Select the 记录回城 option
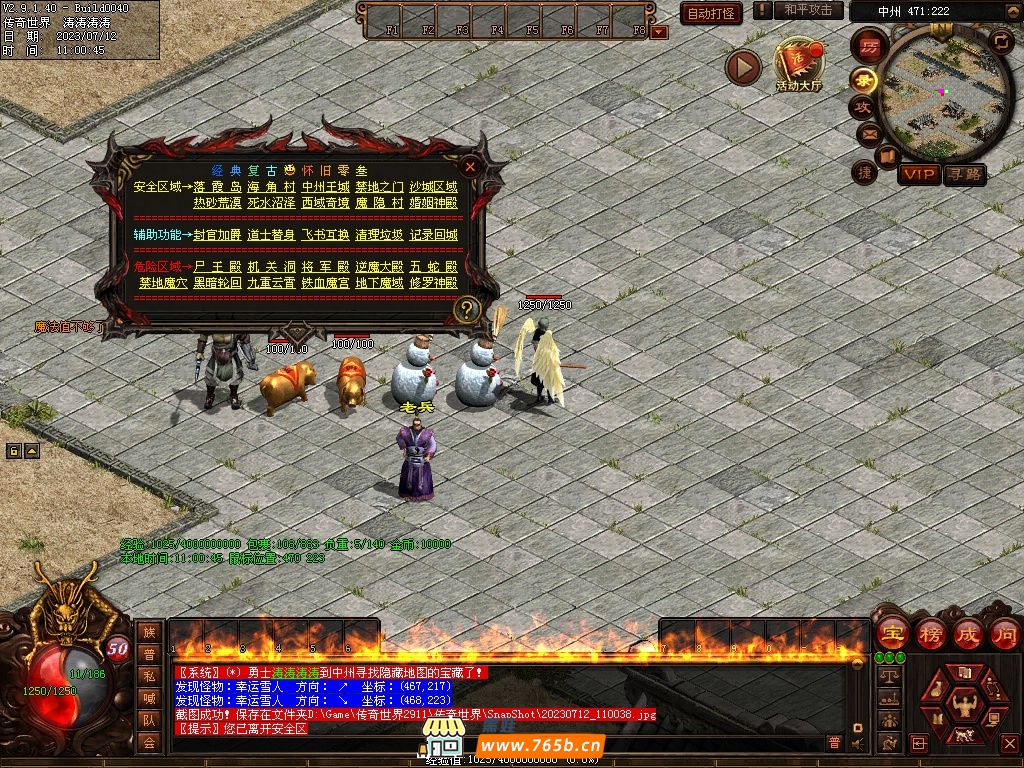This screenshot has width=1024, height=768. click(x=433, y=235)
